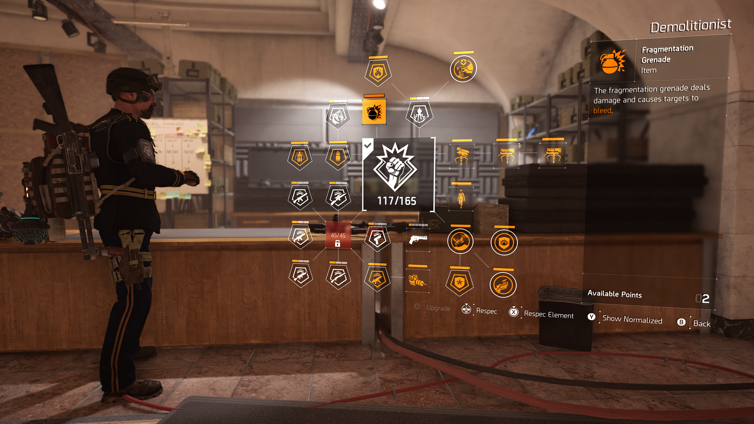Select the Fragmentation Grenade orange square node
Viewport: 754px width, 424px height.
374,110
